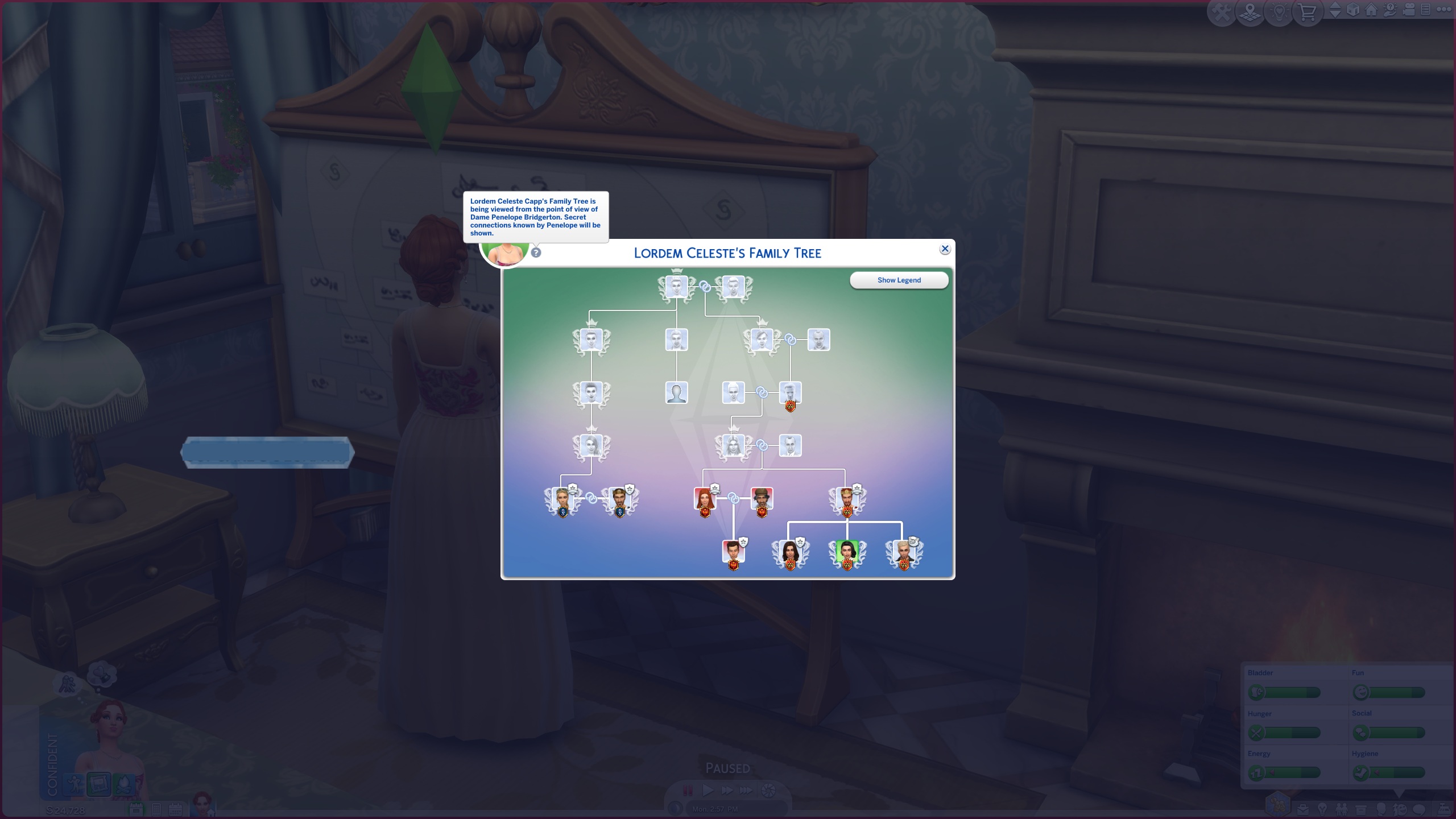The image size is (1456, 819).
Task: Expand the ellipsis options menu top right
Action: (1447, 10)
